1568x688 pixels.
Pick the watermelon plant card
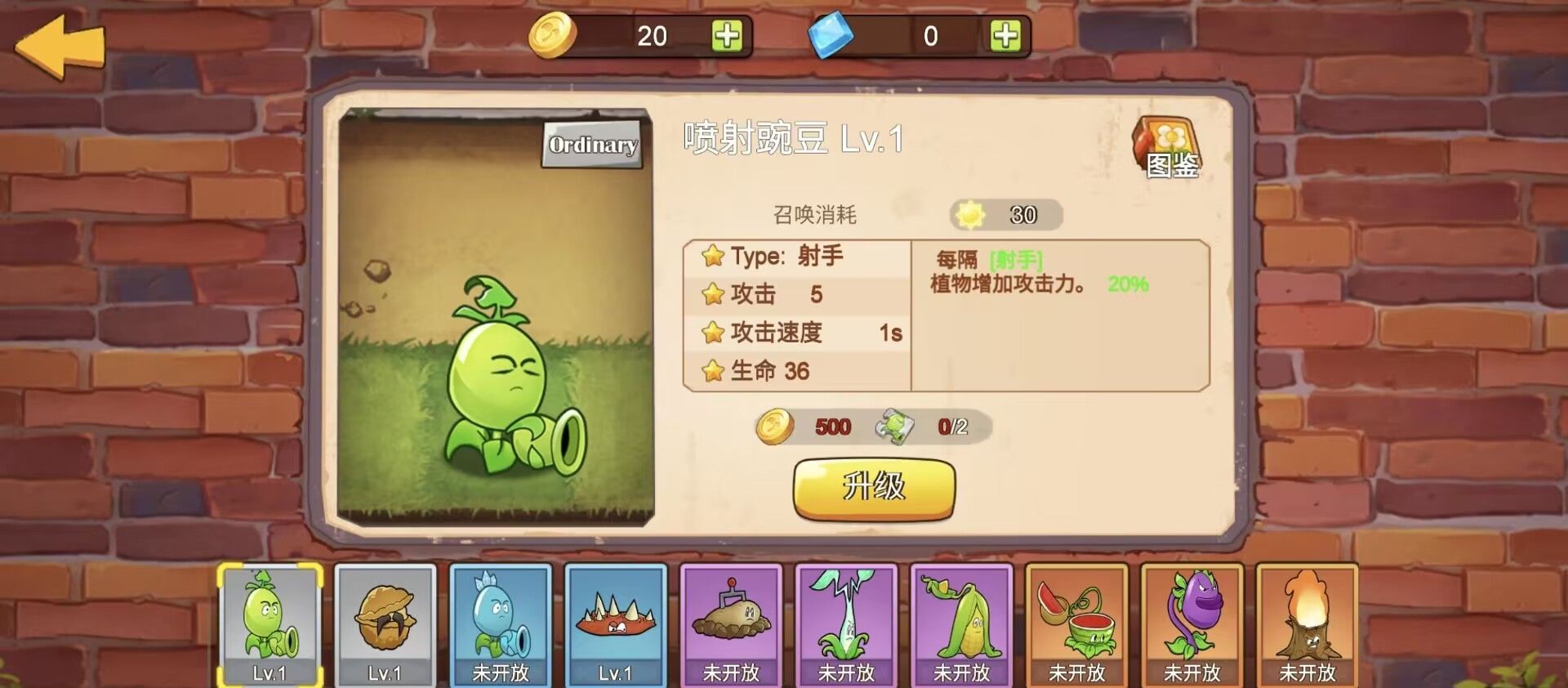(x=1076, y=625)
